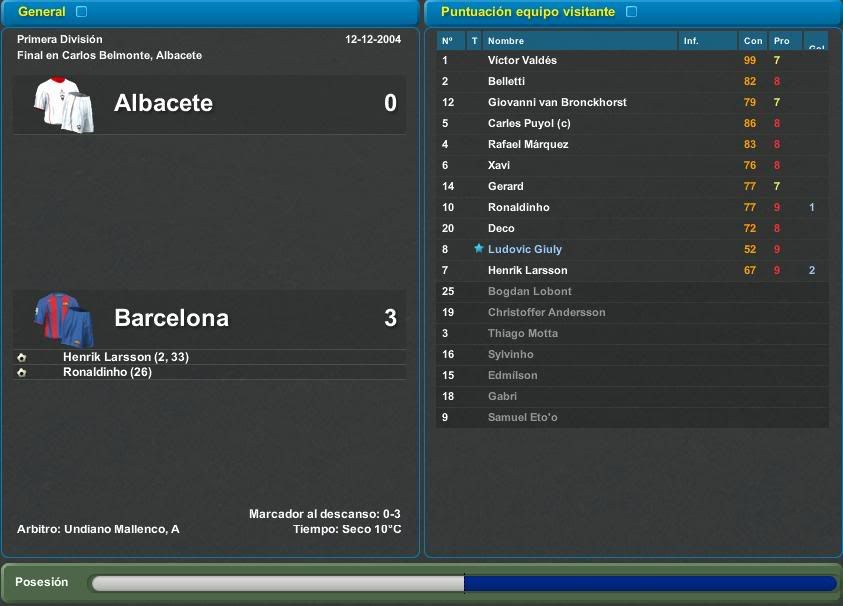Sort by the Con column header
843x606 pixels.
point(753,41)
